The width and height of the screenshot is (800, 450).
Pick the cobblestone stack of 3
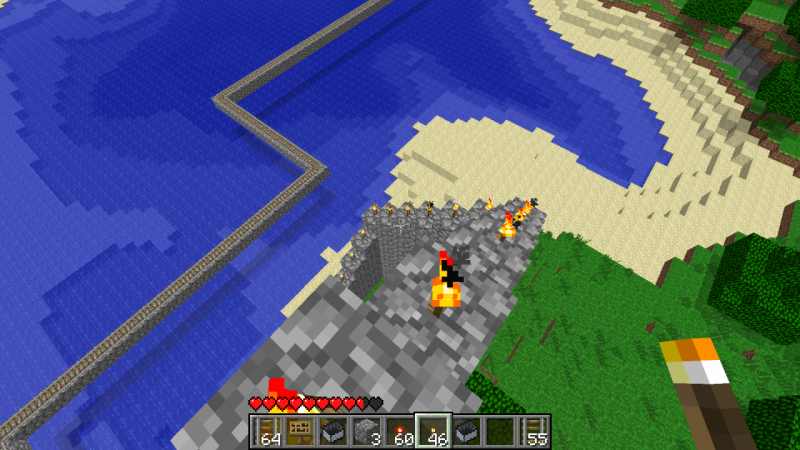point(367,431)
